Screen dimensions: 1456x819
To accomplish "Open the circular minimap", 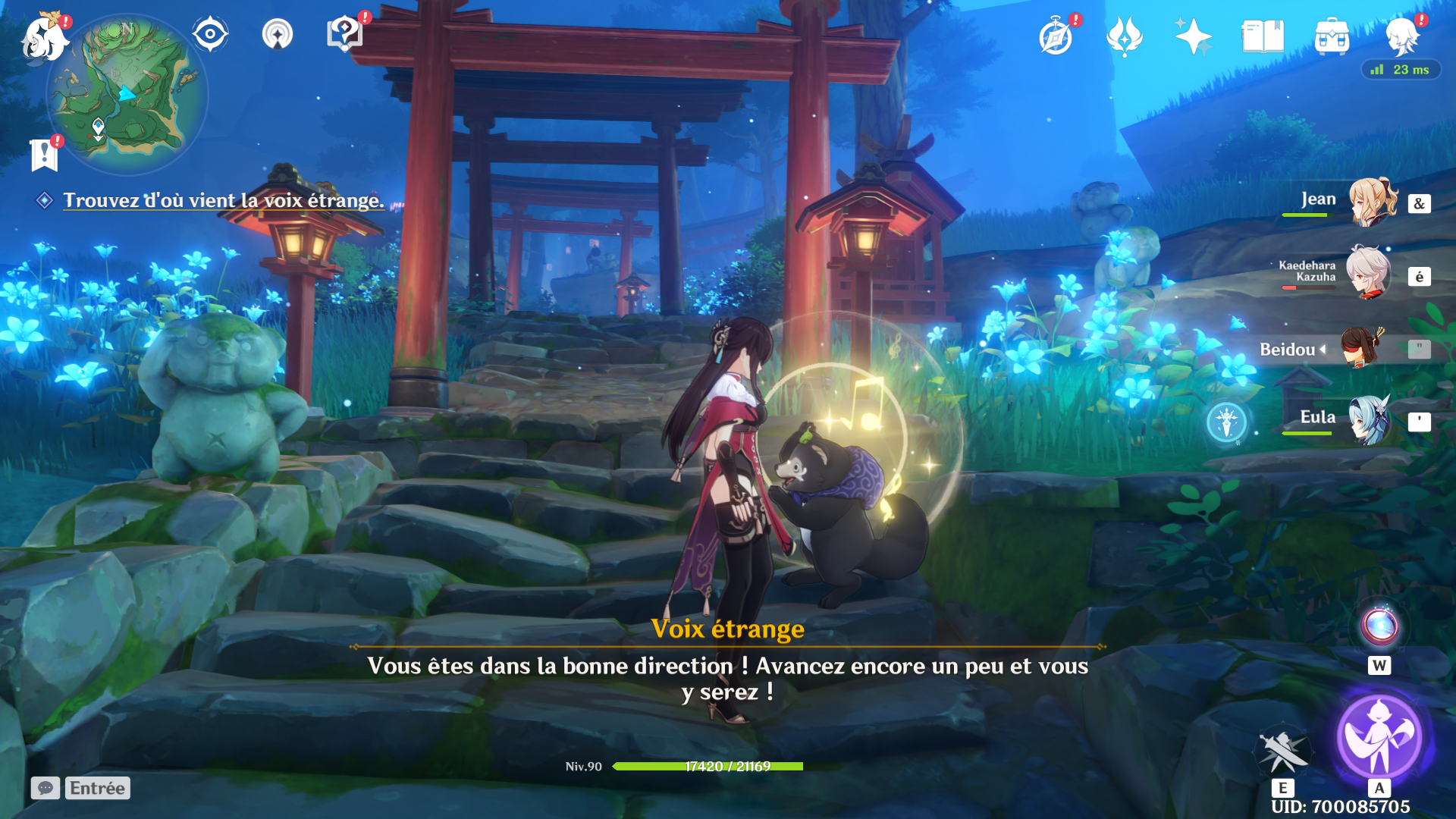I will coord(127,95).
